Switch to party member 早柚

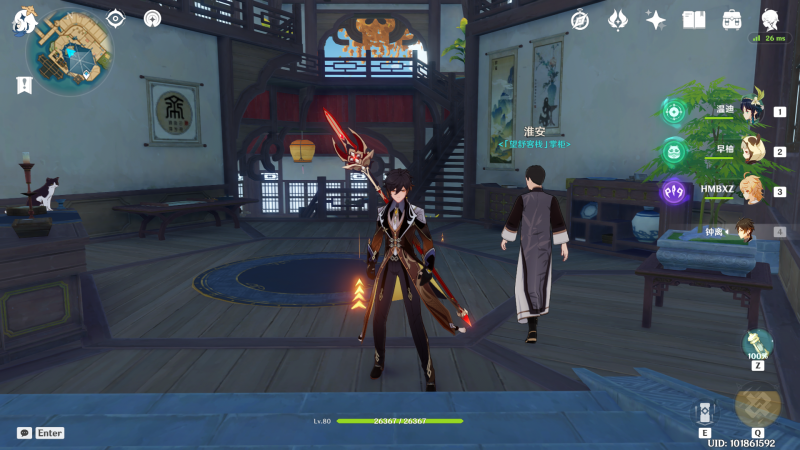pyautogui.click(x=750, y=151)
